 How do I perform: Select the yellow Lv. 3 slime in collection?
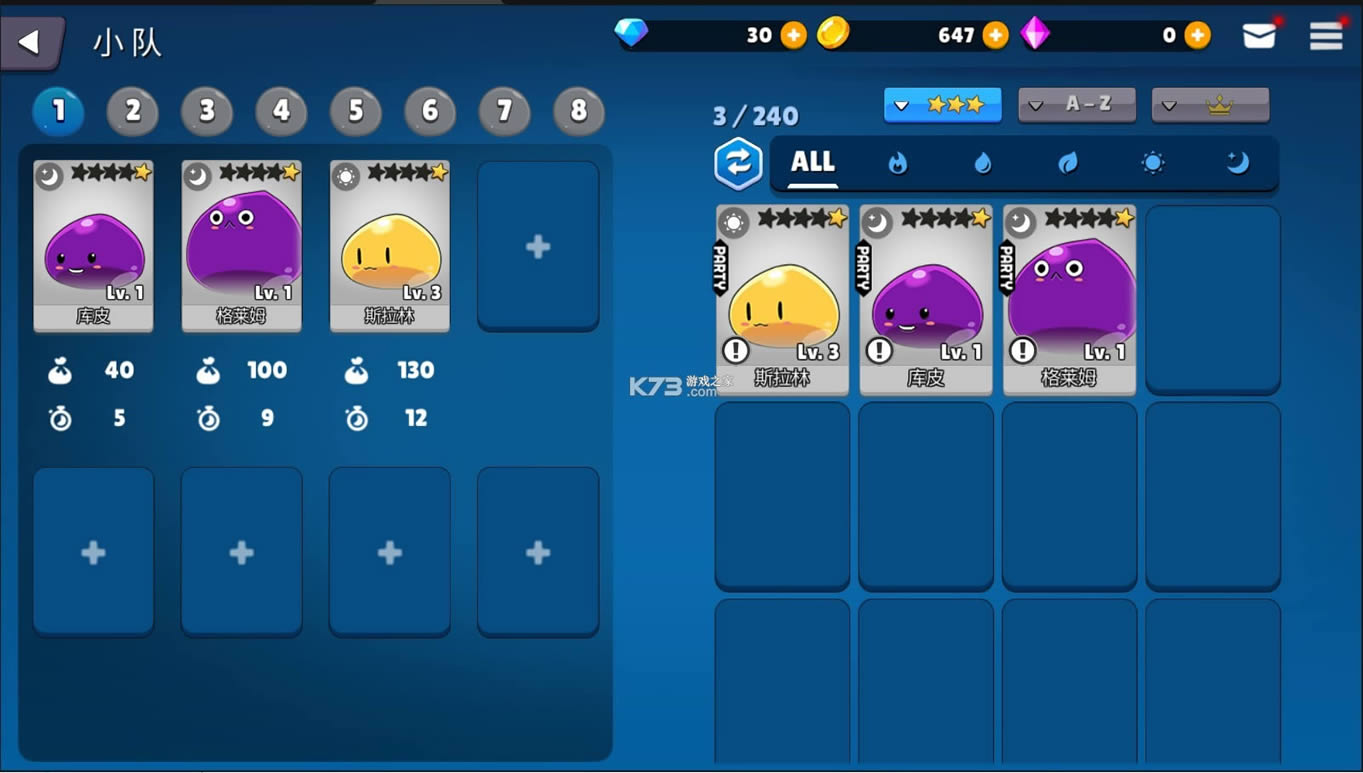point(782,300)
